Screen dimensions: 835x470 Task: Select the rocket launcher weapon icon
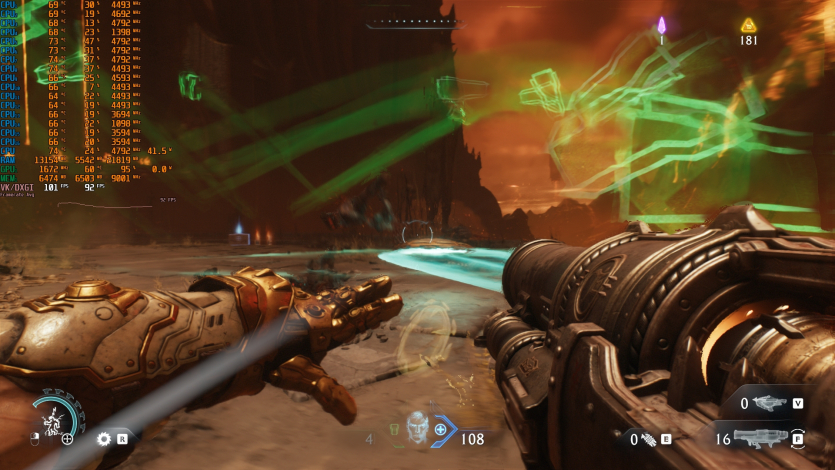coord(762,438)
